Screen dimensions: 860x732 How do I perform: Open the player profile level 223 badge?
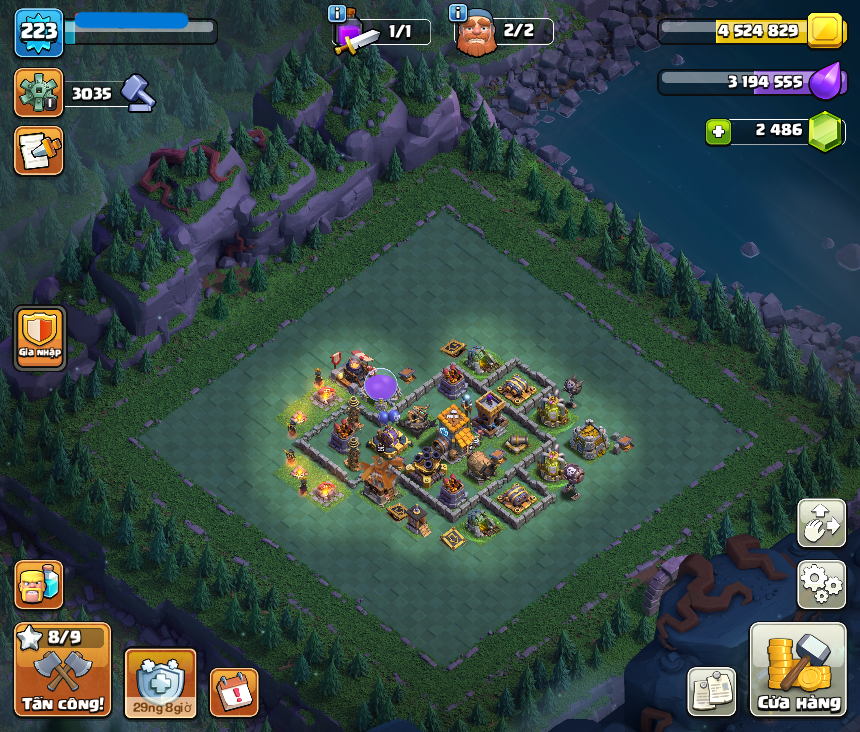pos(39,32)
